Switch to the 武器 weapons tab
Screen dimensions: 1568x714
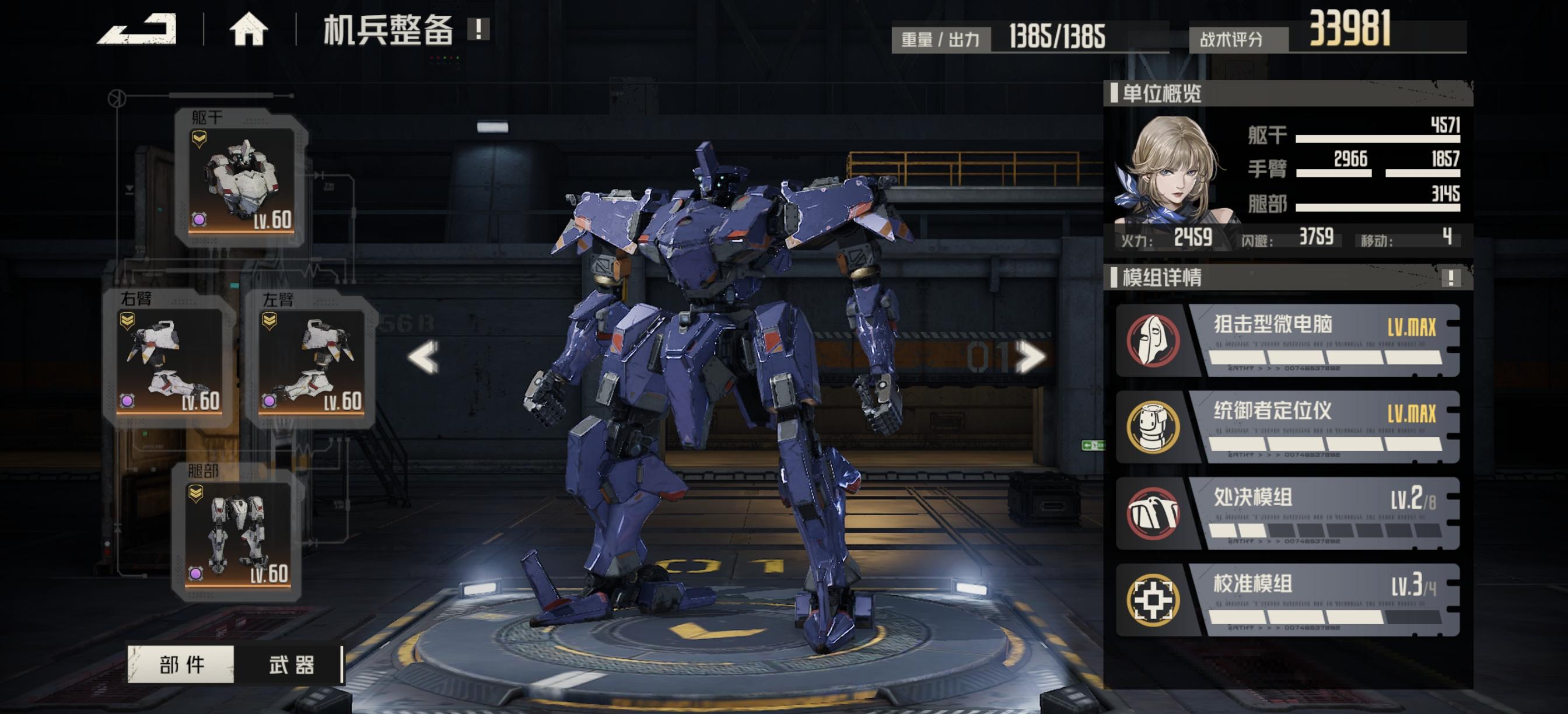[x=291, y=664]
